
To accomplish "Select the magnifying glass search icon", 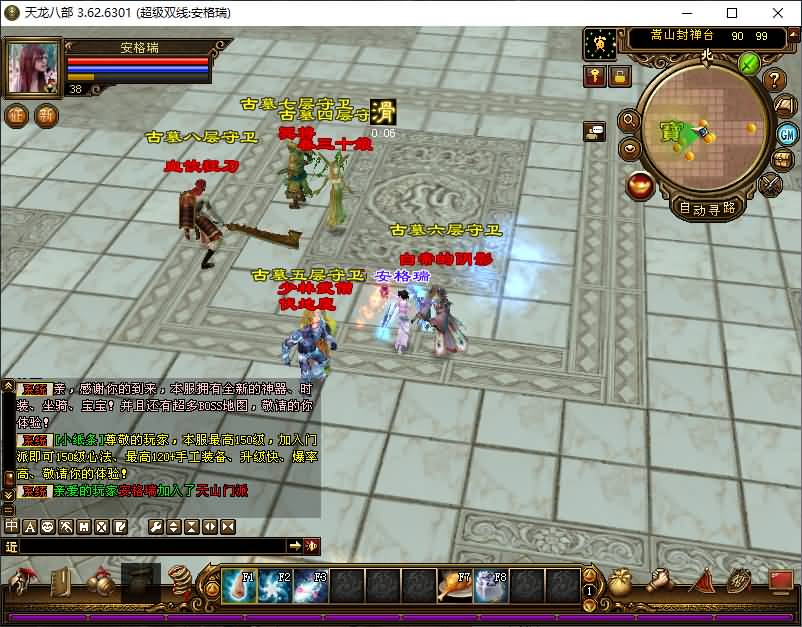I will tap(630, 121).
